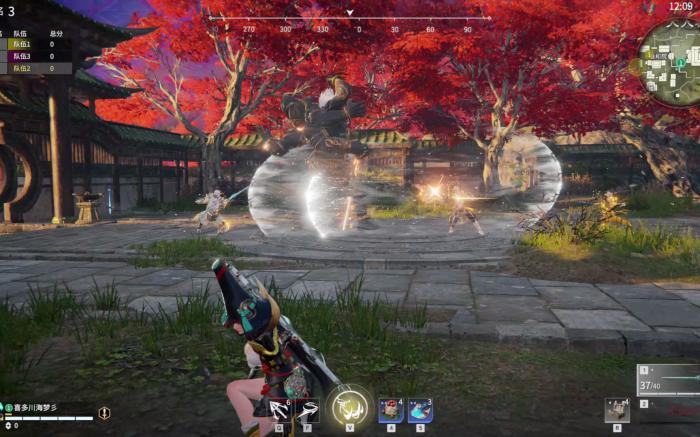Screen dimensions: 700x437
Task: Use the red healing item slot
Action: pos(391,410)
